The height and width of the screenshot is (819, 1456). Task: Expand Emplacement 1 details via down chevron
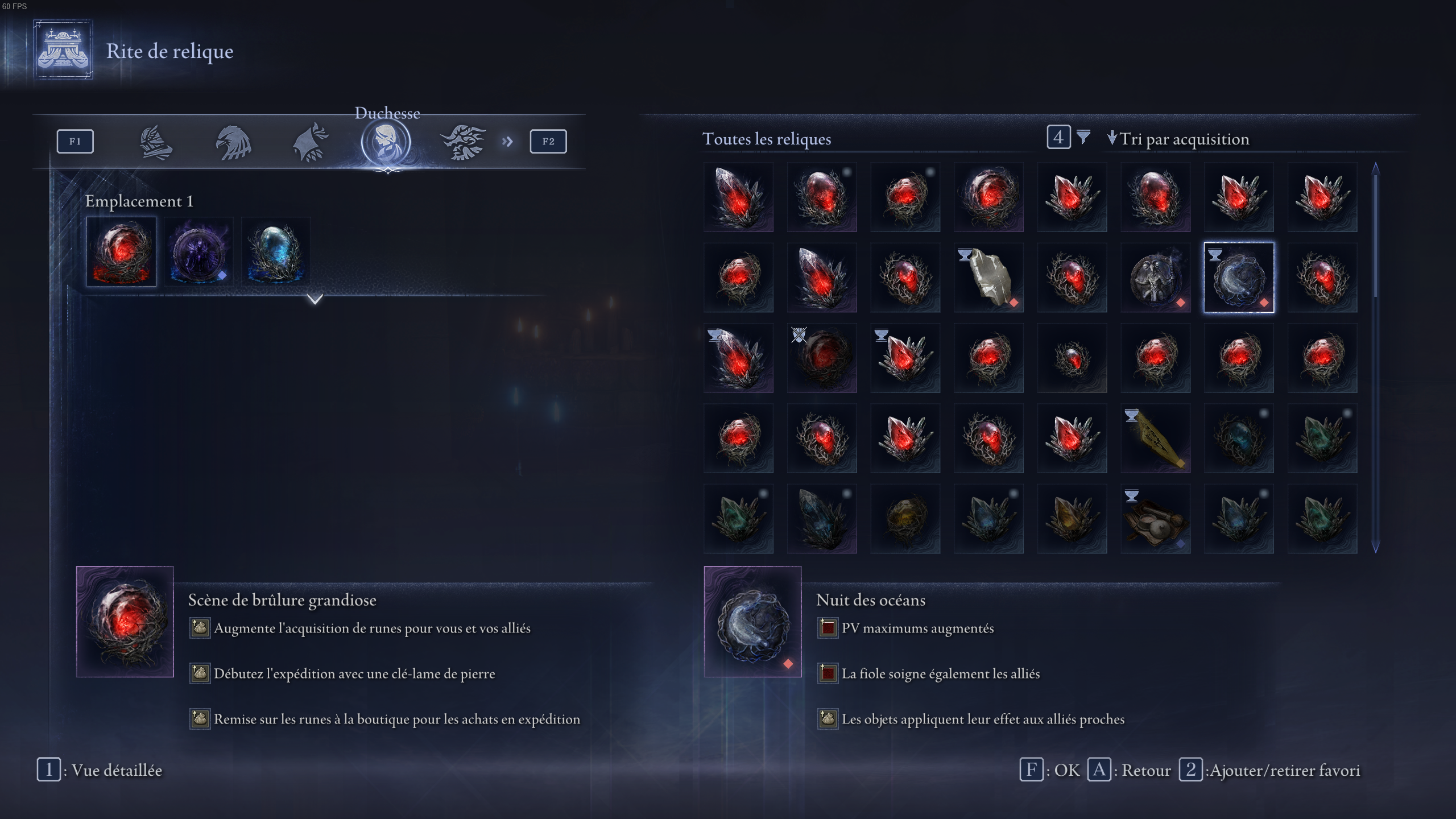(316, 300)
